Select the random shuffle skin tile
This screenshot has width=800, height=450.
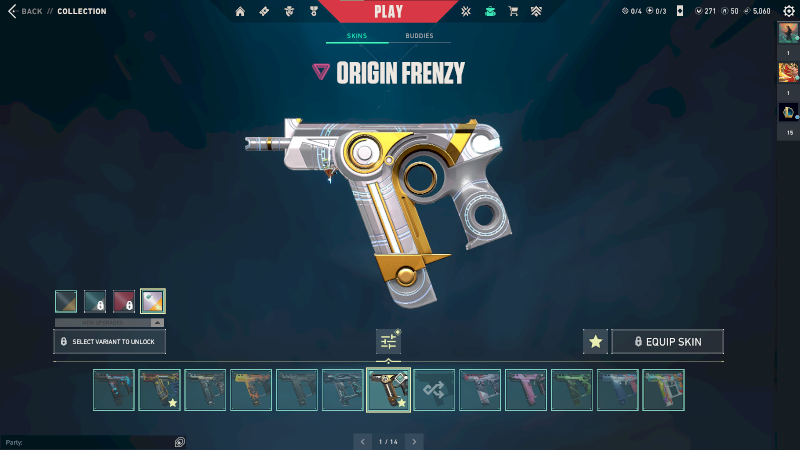434,390
